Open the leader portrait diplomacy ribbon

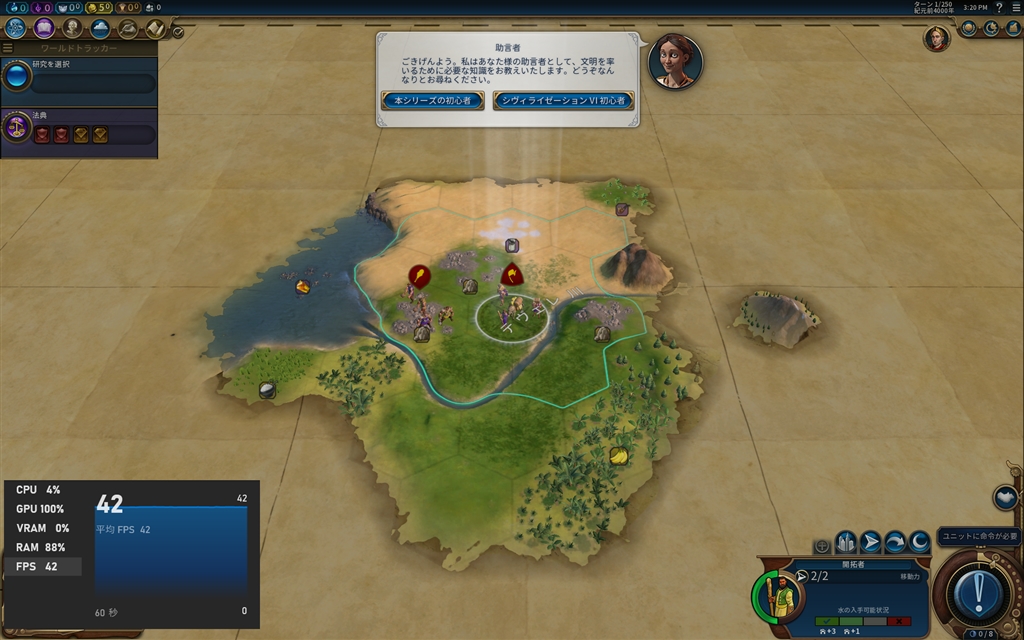pyautogui.click(x=936, y=38)
